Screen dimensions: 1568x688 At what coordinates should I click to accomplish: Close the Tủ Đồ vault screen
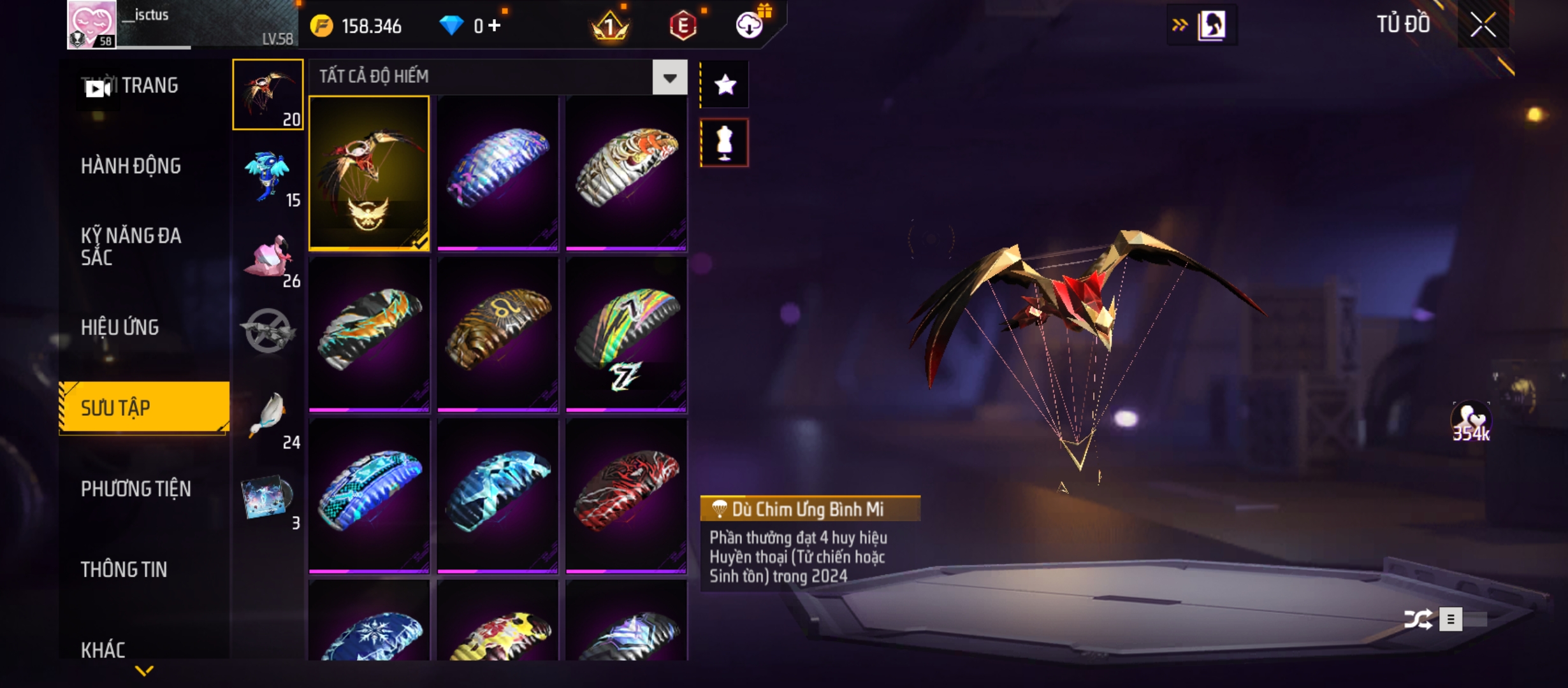(1483, 25)
